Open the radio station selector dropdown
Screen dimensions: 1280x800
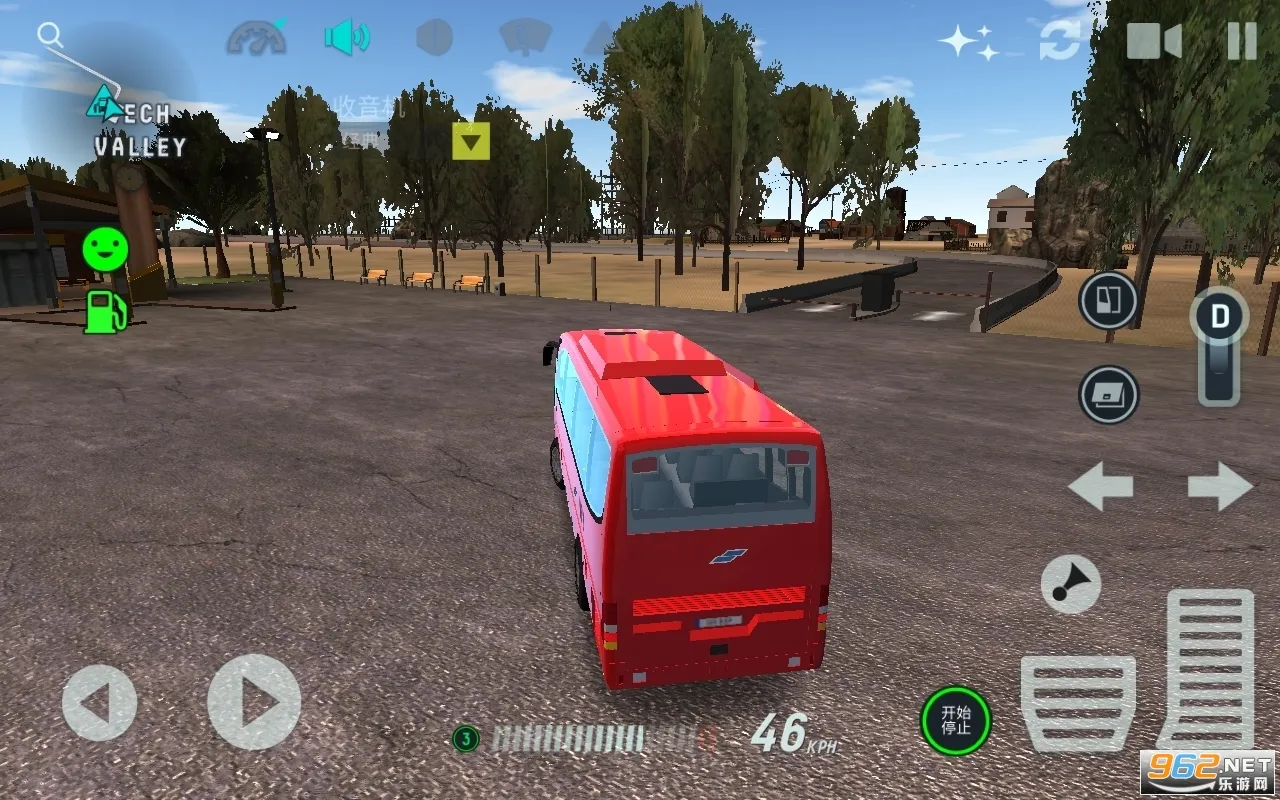(x=470, y=141)
